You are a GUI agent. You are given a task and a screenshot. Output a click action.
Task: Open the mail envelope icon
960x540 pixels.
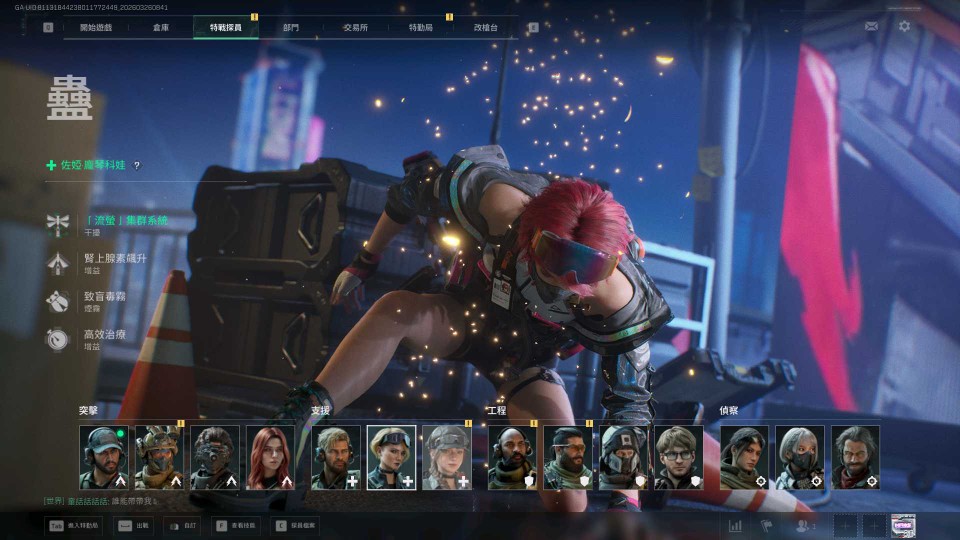872,26
